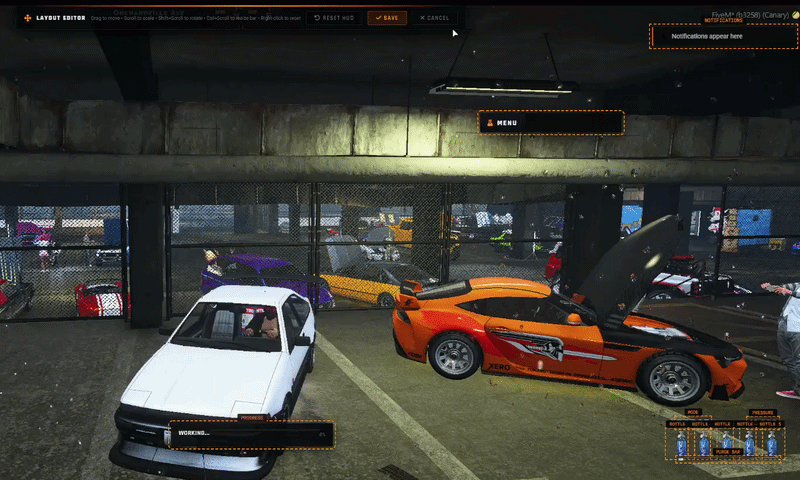Select the Pressure HUD element label

pyautogui.click(x=762, y=412)
